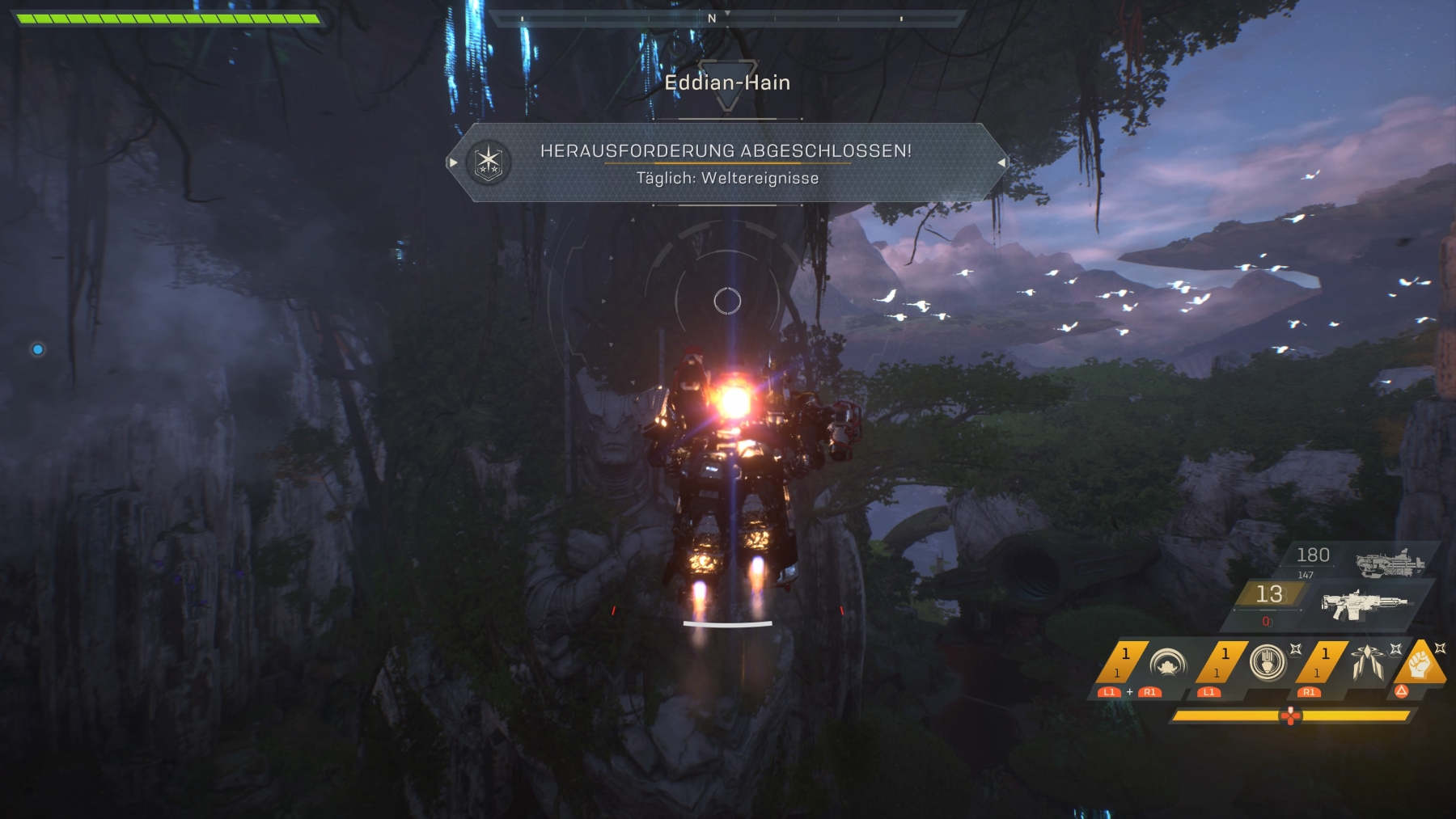Click the star emblem on the challenge banner
The image size is (1456, 819).
tap(489, 162)
